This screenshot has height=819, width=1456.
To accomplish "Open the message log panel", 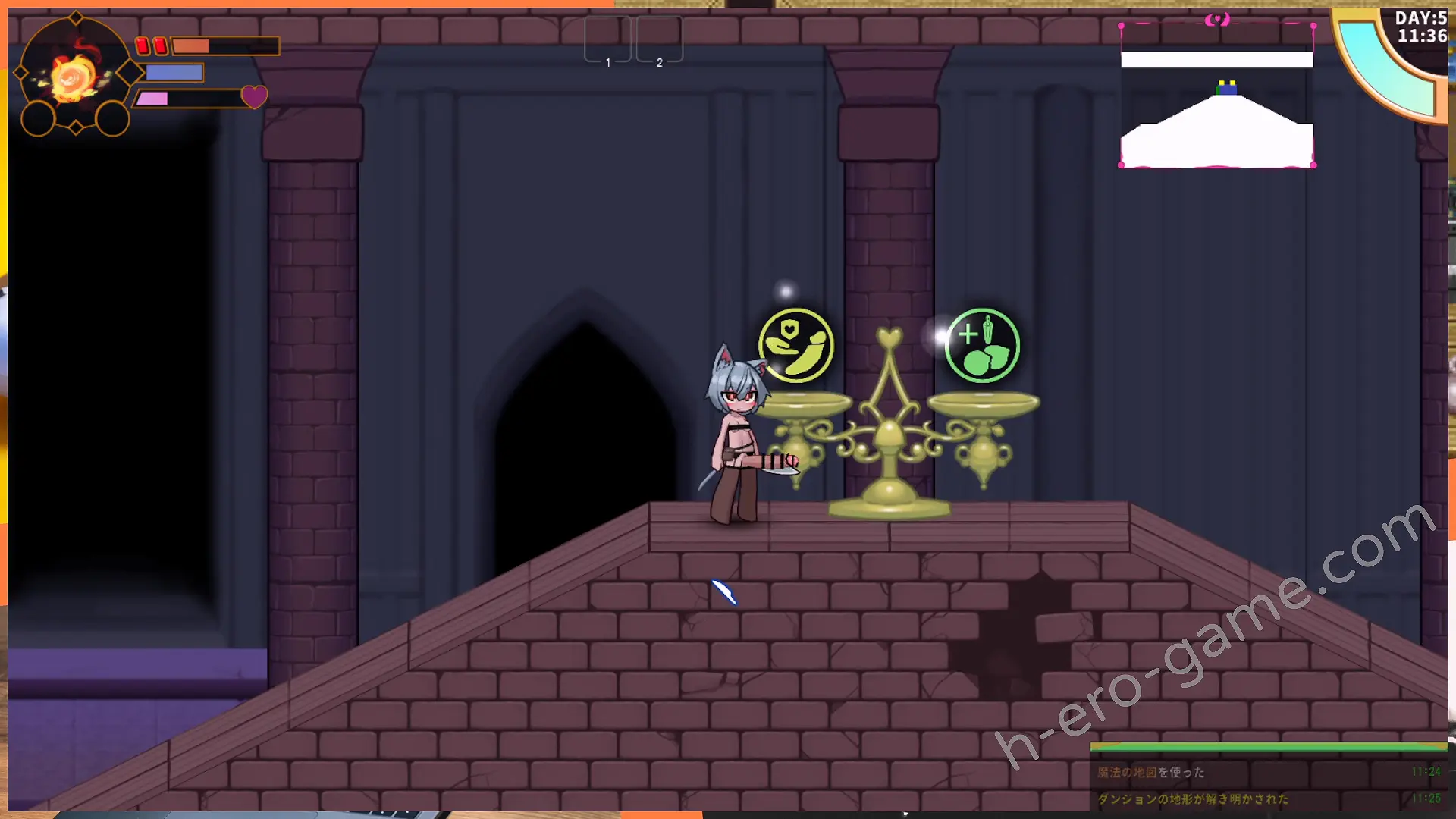I will [1268, 785].
